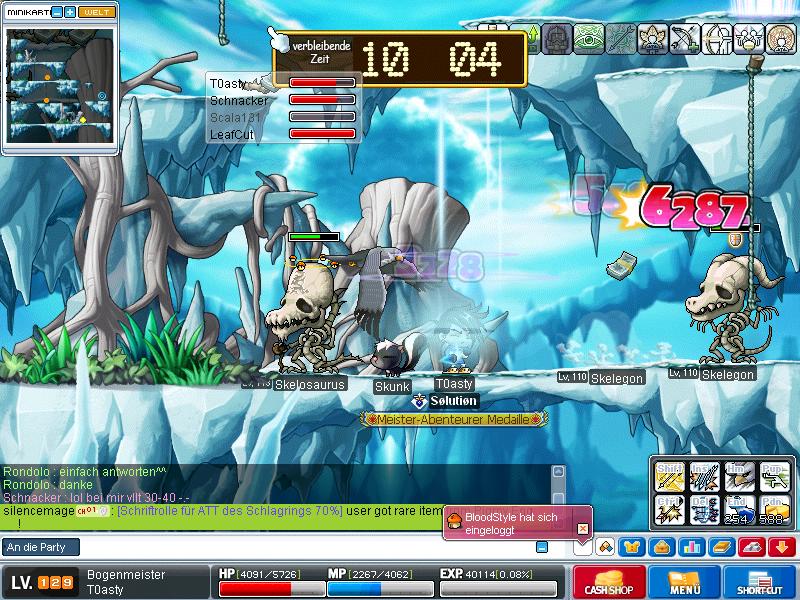Open the stats bar chart icon
The width and height of the screenshot is (800, 600).
click(691, 547)
